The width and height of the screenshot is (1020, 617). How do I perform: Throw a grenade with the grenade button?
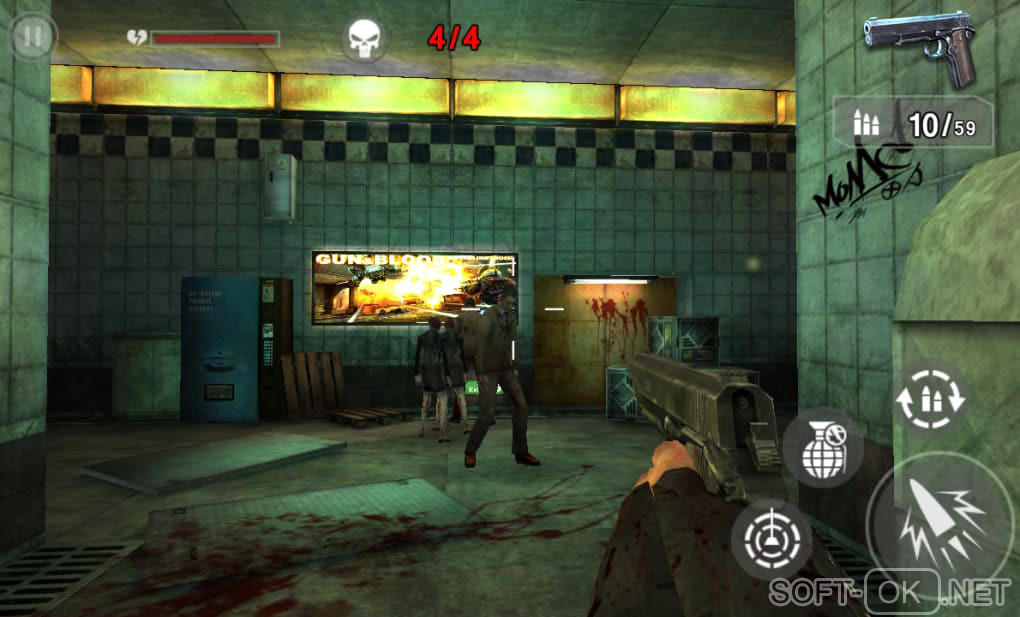tap(822, 448)
